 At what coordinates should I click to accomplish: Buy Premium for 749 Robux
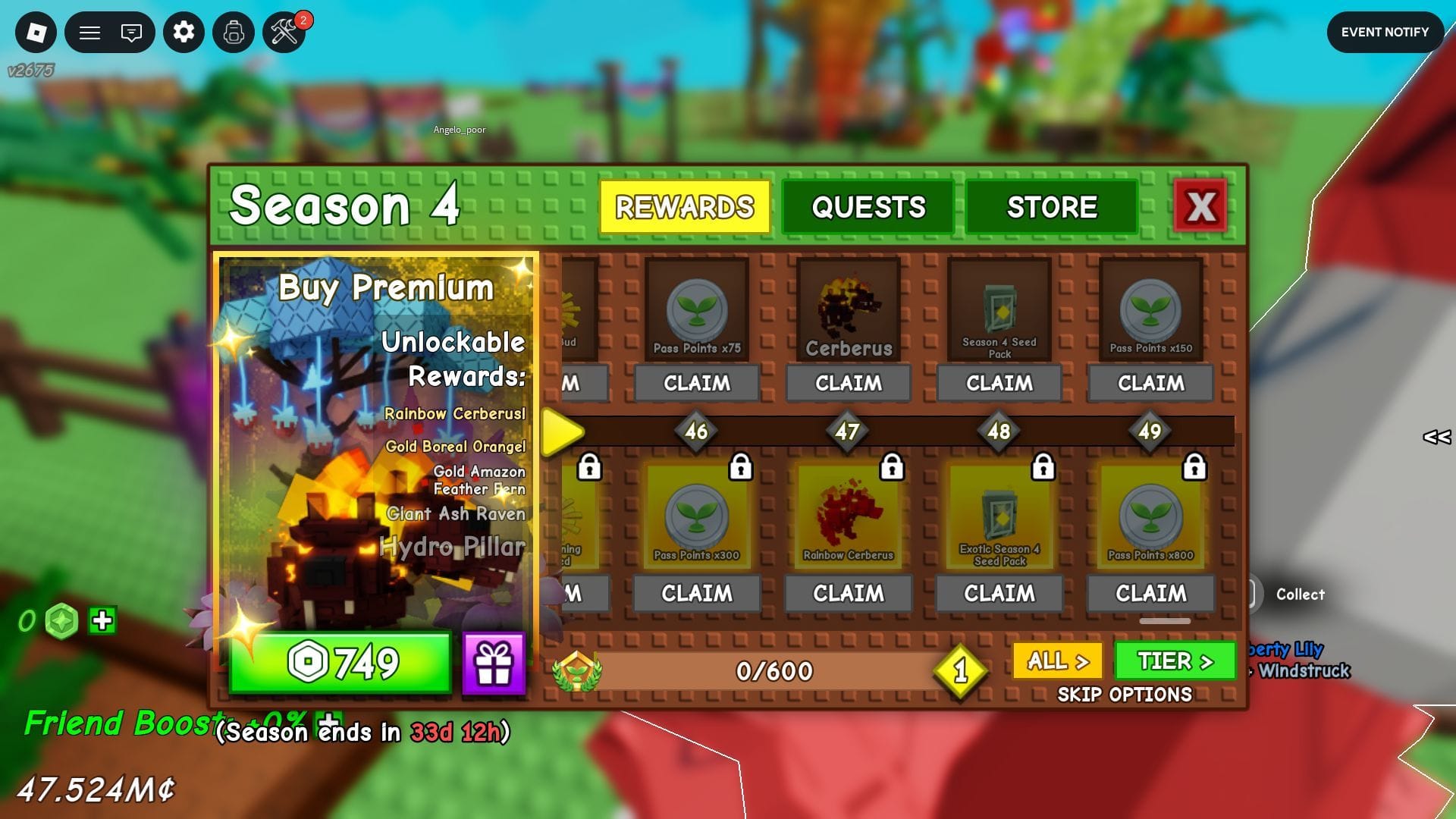tap(341, 663)
